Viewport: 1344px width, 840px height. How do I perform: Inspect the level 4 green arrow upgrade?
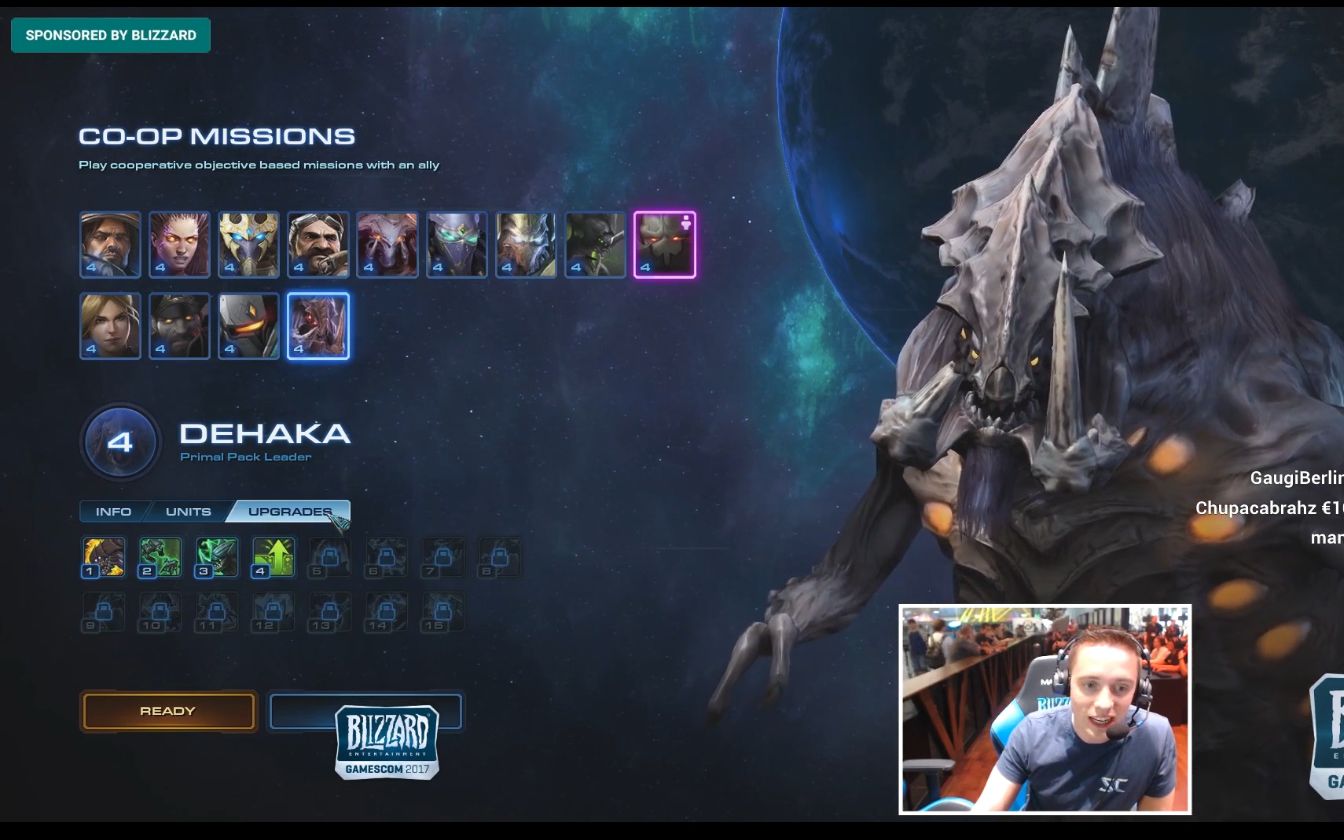click(x=273, y=557)
